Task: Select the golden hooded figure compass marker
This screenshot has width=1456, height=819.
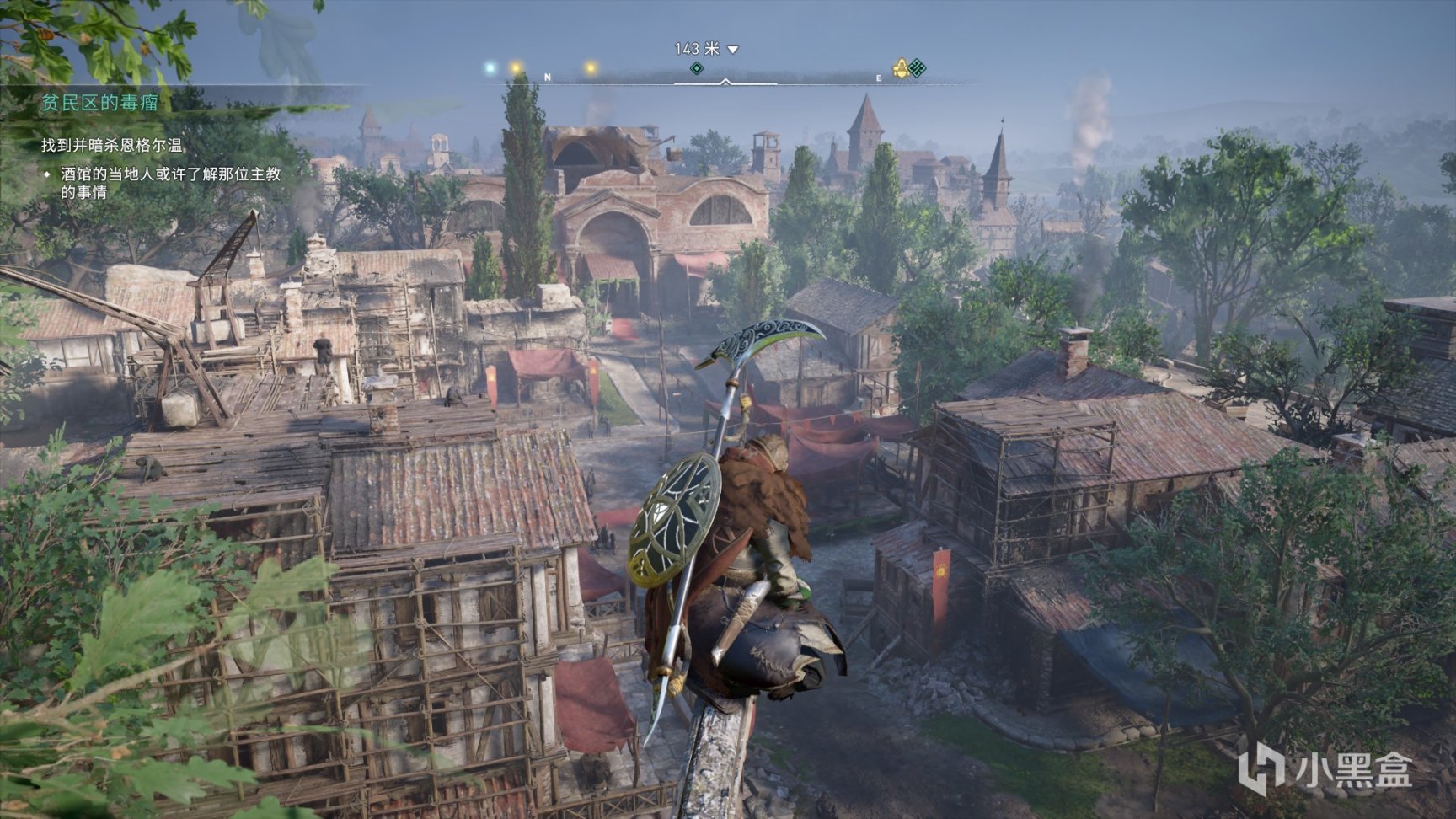Action: pos(900,68)
